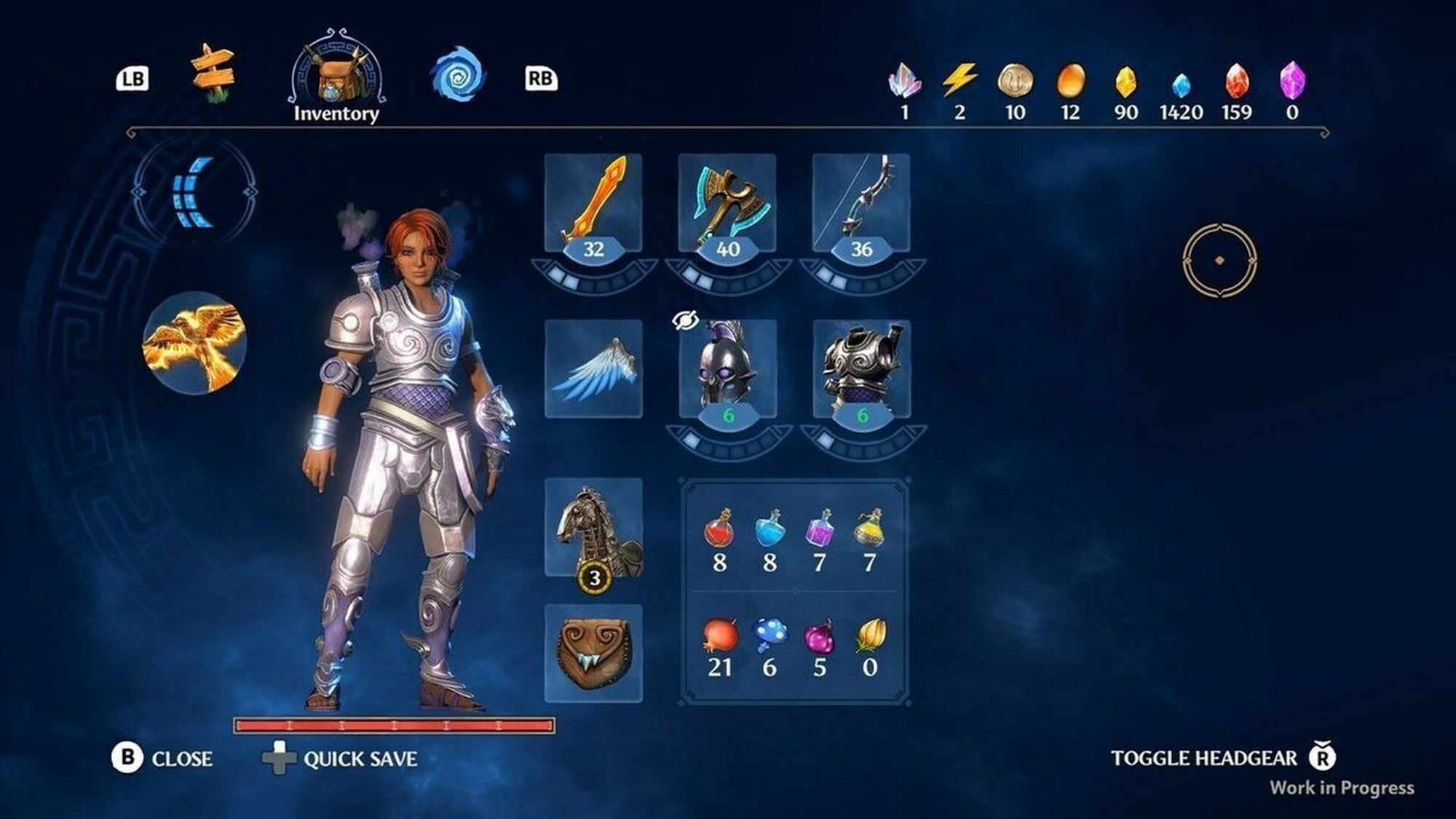The image size is (1456, 819).
Task: Select the orange sword weapon slot
Action: [593, 203]
